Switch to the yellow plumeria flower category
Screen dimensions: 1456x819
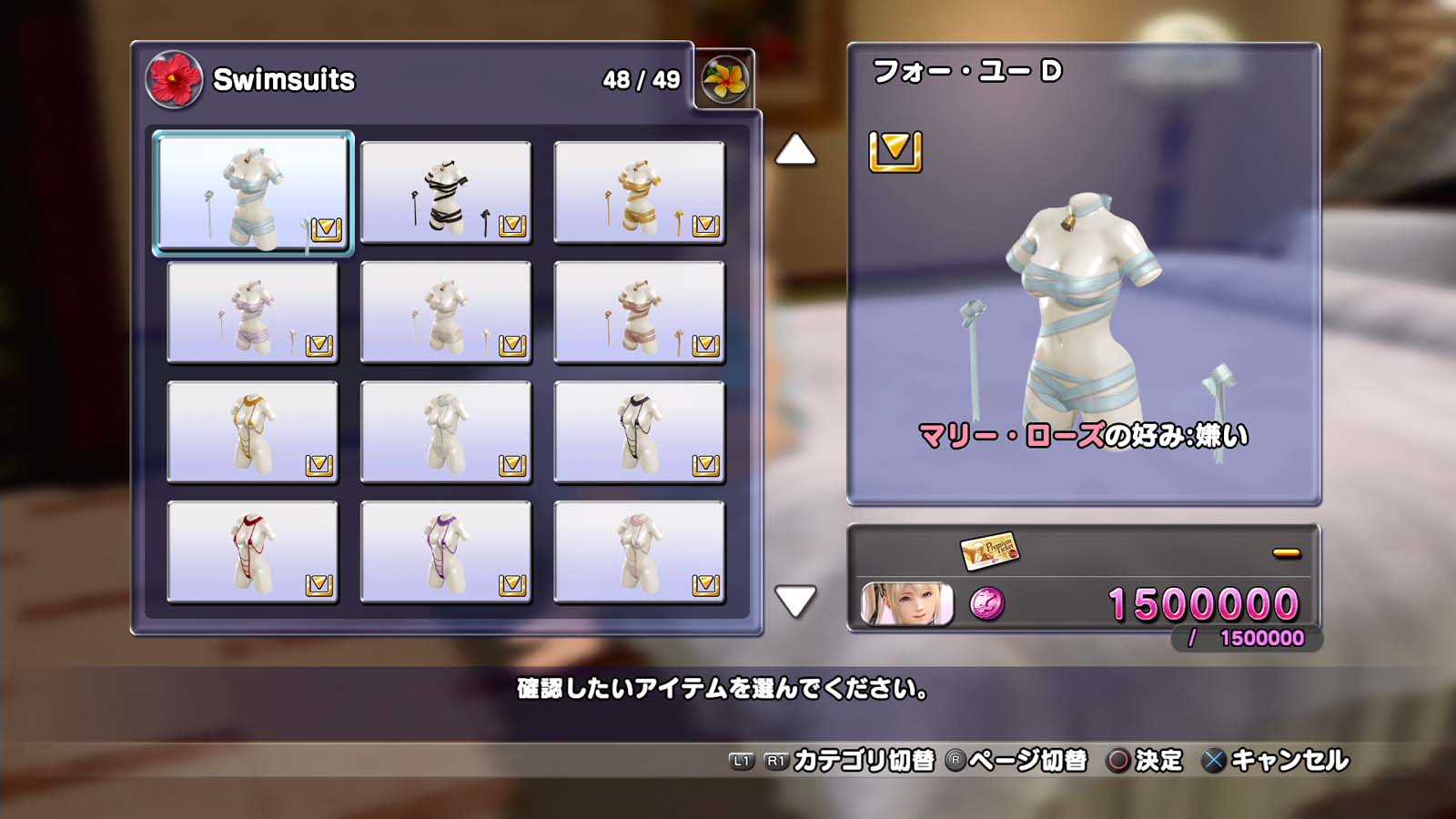click(x=724, y=79)
